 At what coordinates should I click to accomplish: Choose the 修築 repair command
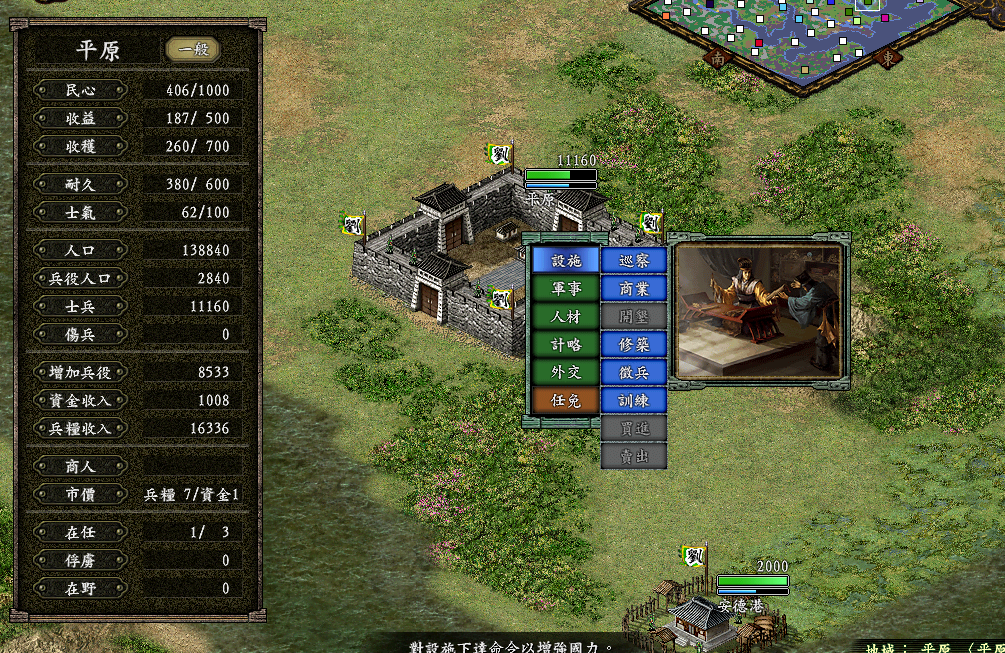pos(633,344)
